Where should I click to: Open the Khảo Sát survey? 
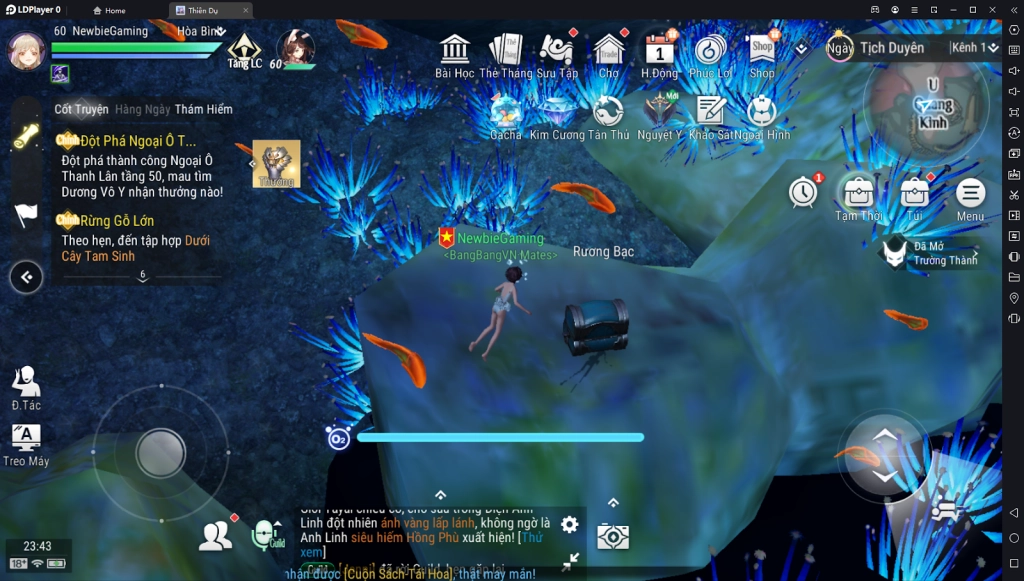[711, 114]
